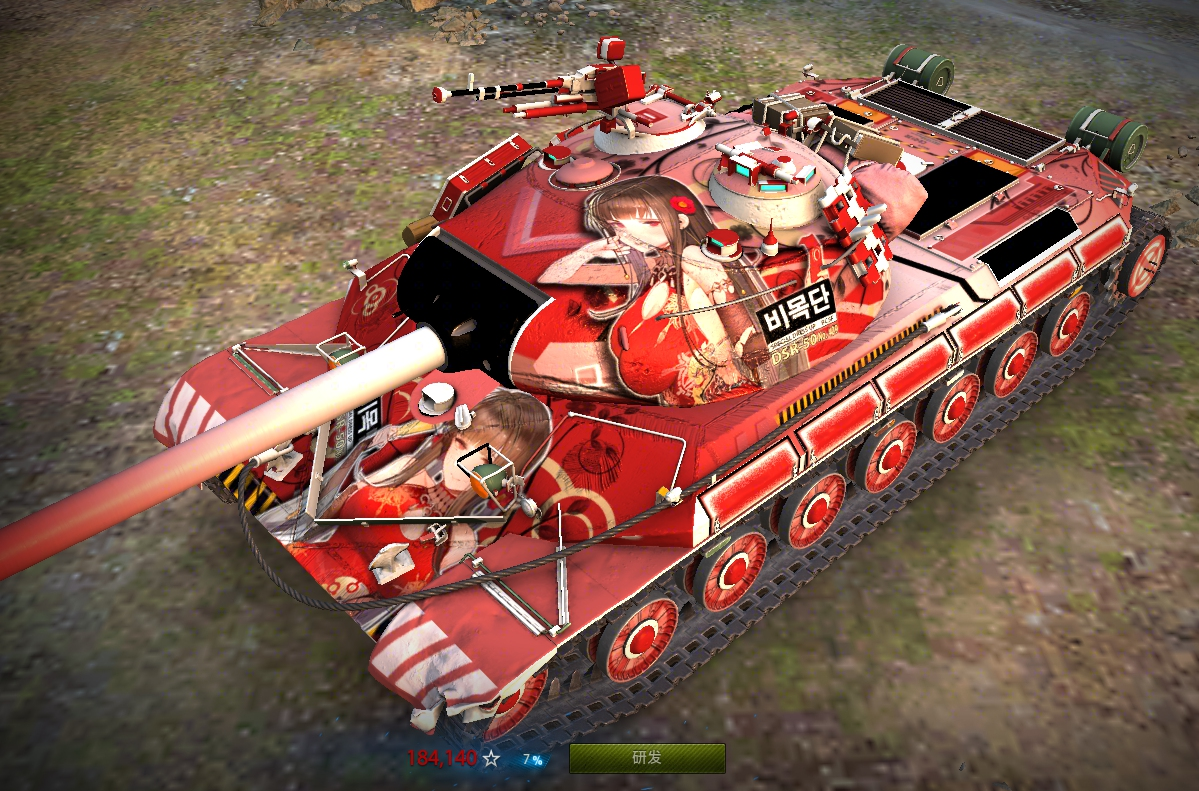This screenshot has height=791, width=1199.
Task: Click the green 研发 research button
Action: pyautogui.click(x=647, y=758)
